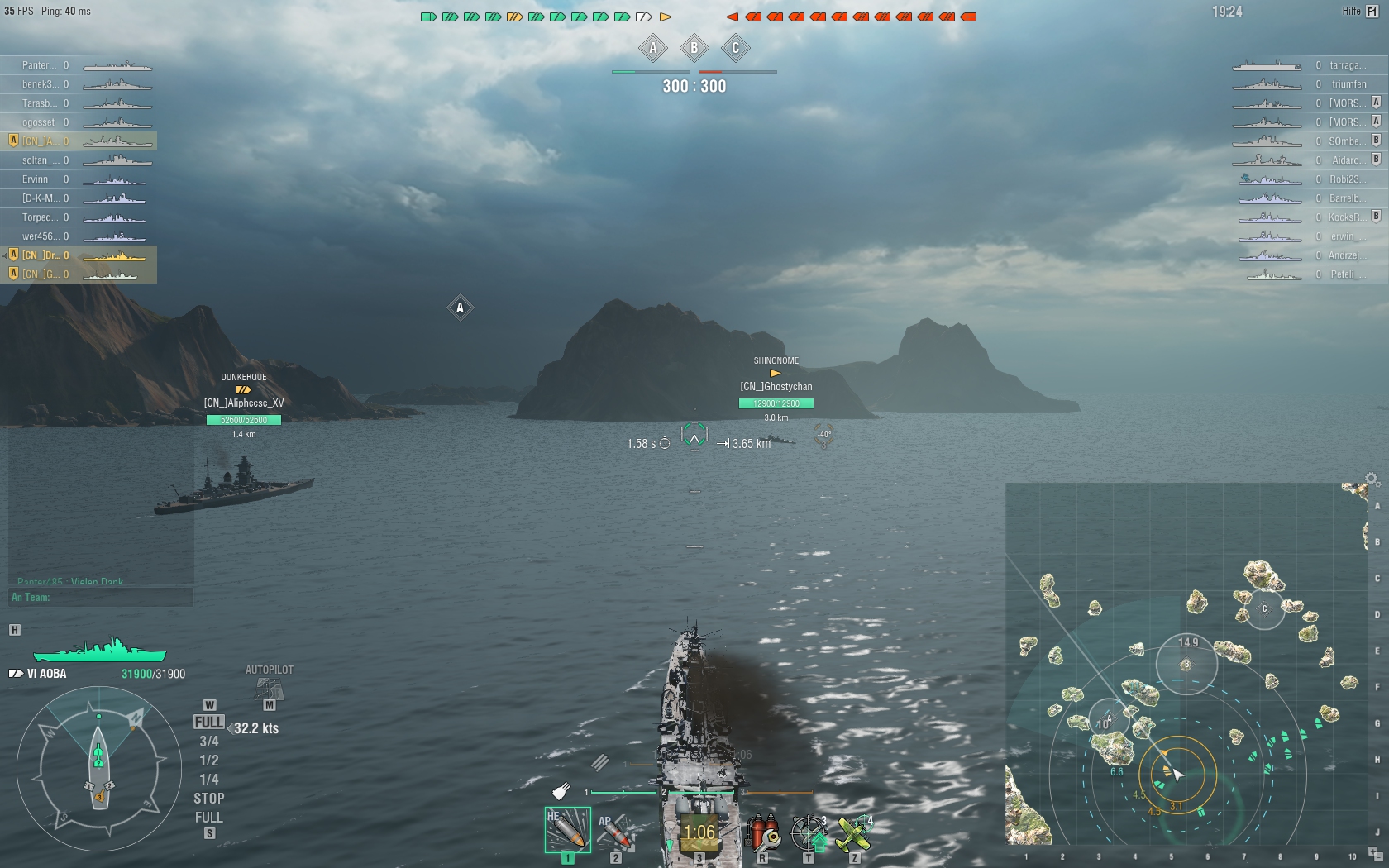The image size is (1389, 868).
Task: Zoom out the minimap with the minus button
Action: 1379,857
